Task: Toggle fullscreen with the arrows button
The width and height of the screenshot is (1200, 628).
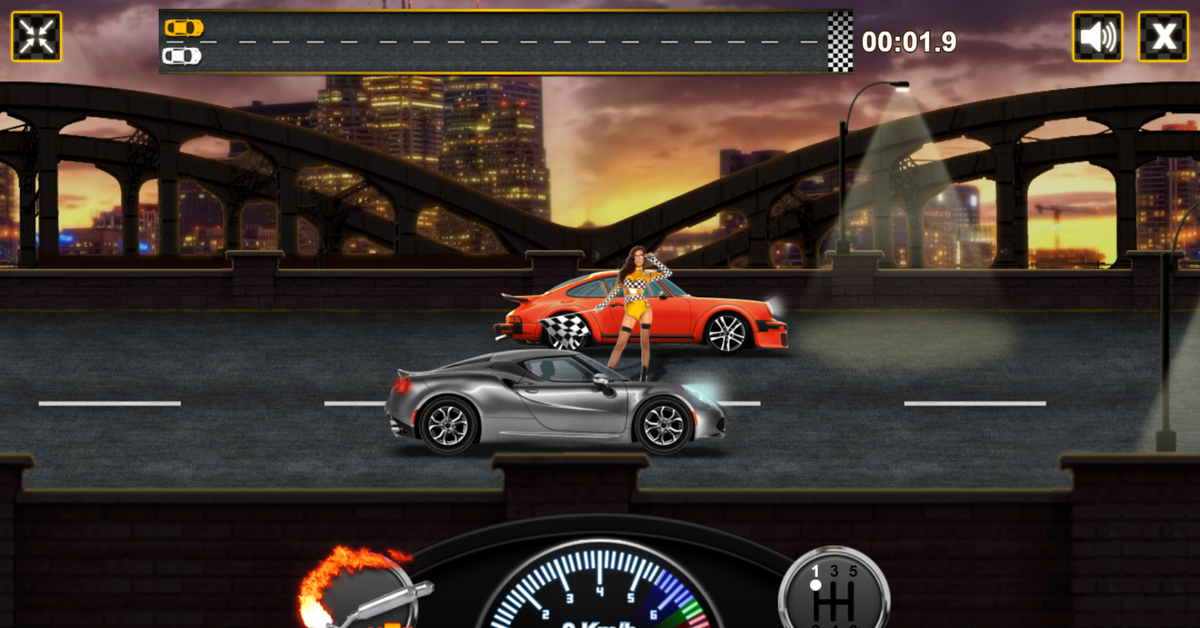Action: click(37, 37)
